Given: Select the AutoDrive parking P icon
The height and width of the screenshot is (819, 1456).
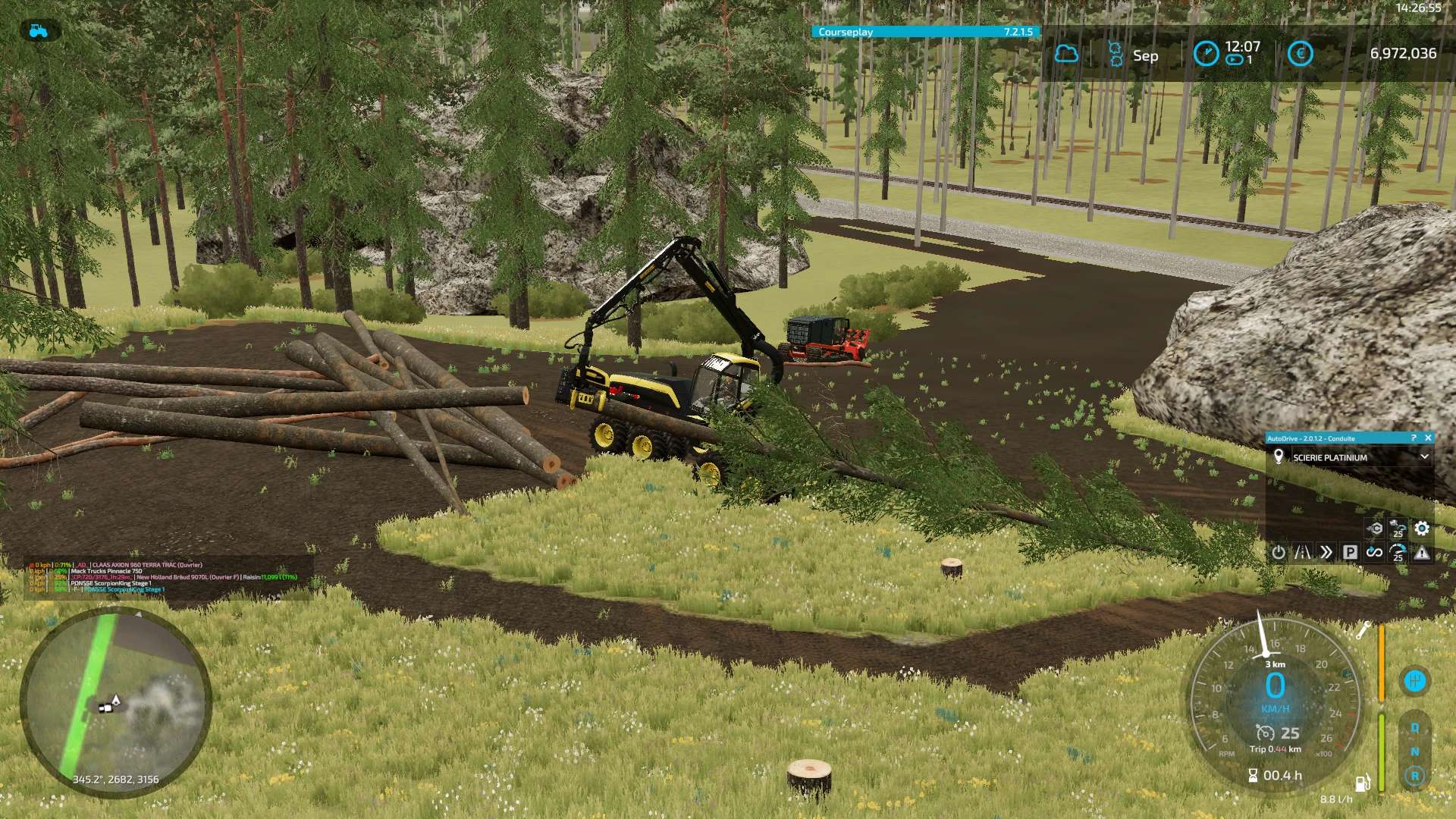Looking at the screenshot, I should (1350, 552).
